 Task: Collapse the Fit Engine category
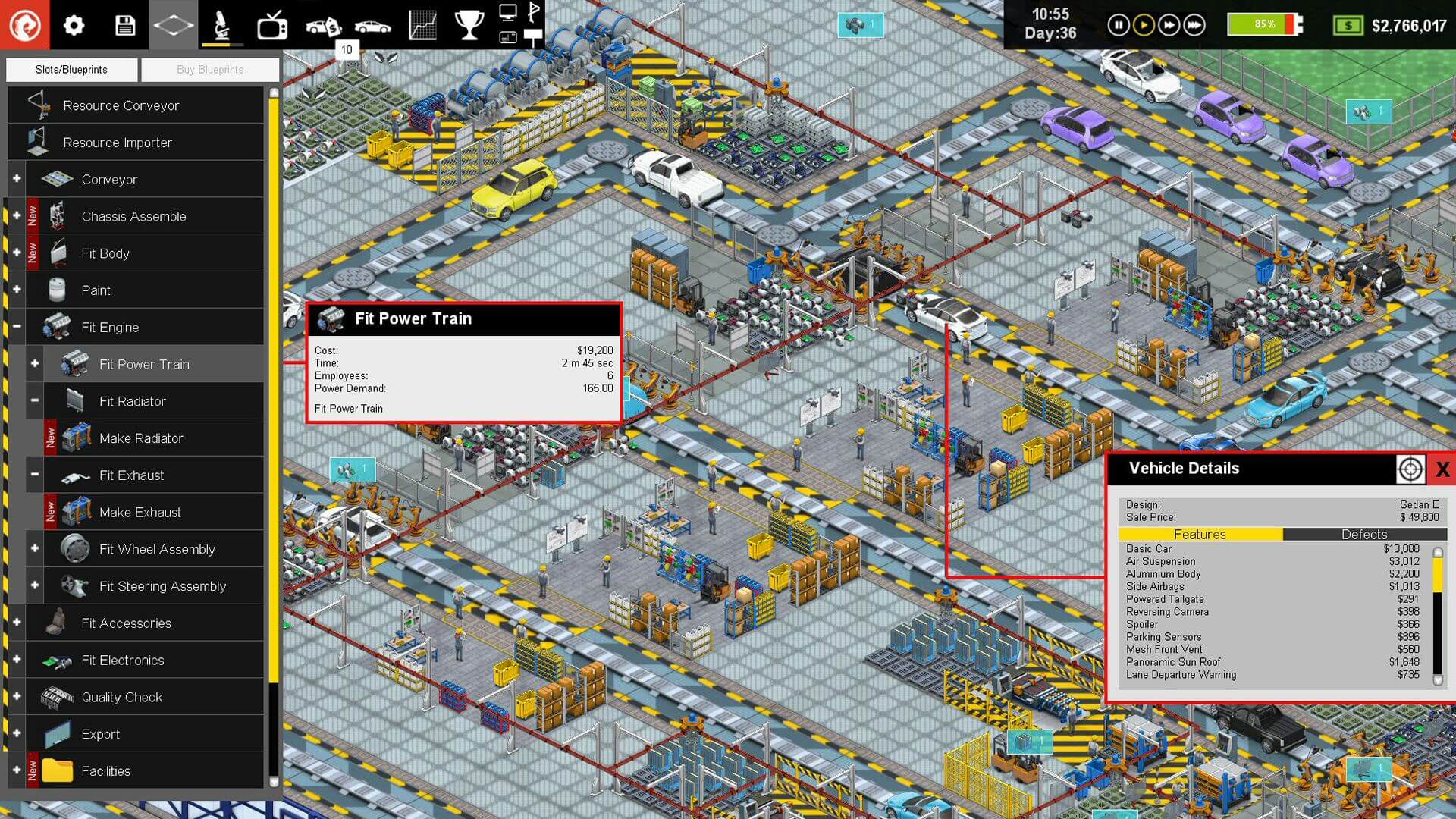coord(16,326)
